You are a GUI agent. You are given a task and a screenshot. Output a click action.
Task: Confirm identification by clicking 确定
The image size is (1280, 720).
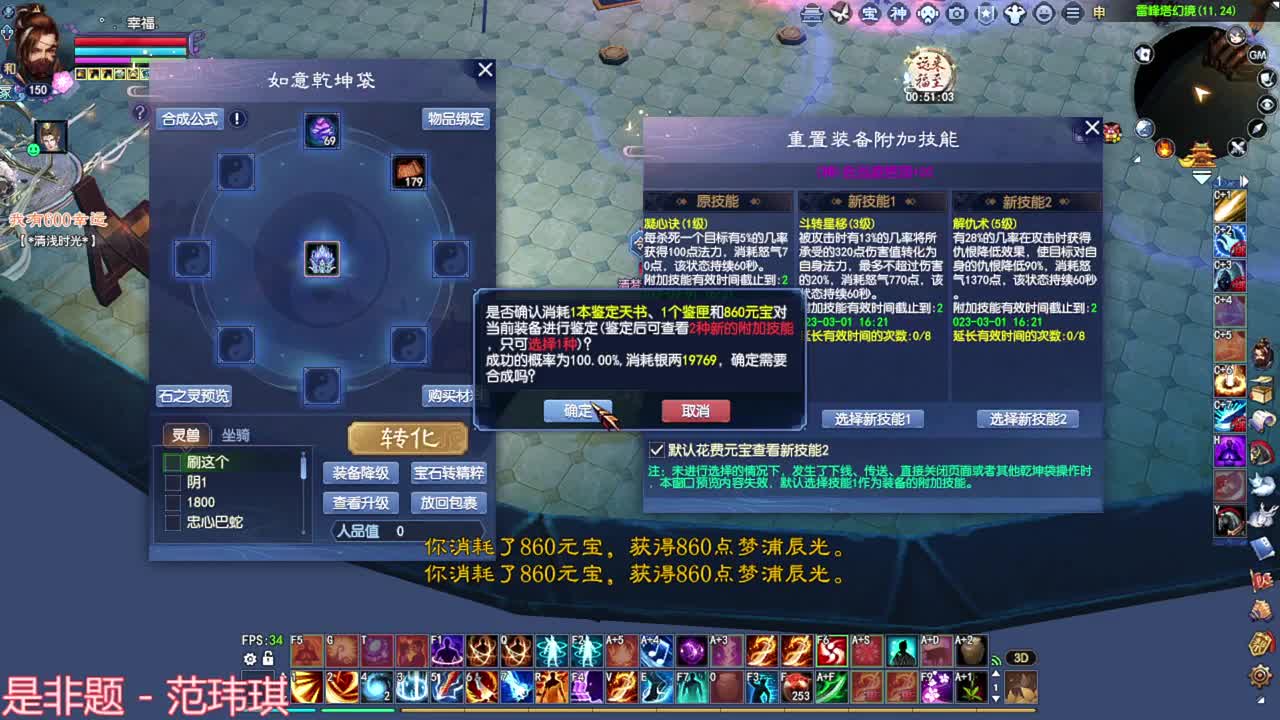pyautogui.click(x=577, y=411)
